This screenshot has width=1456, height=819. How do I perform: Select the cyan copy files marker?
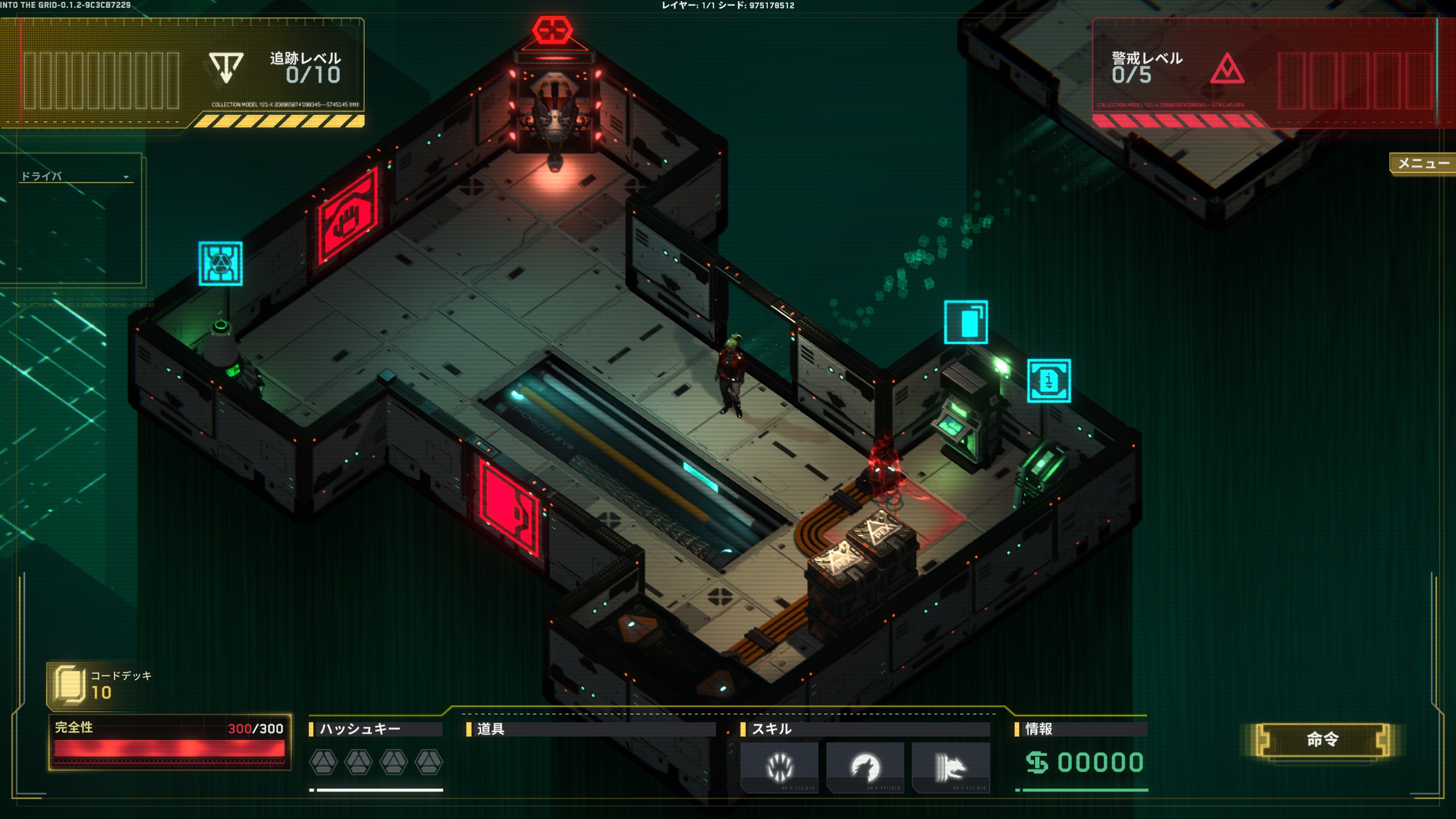[966, 322]
